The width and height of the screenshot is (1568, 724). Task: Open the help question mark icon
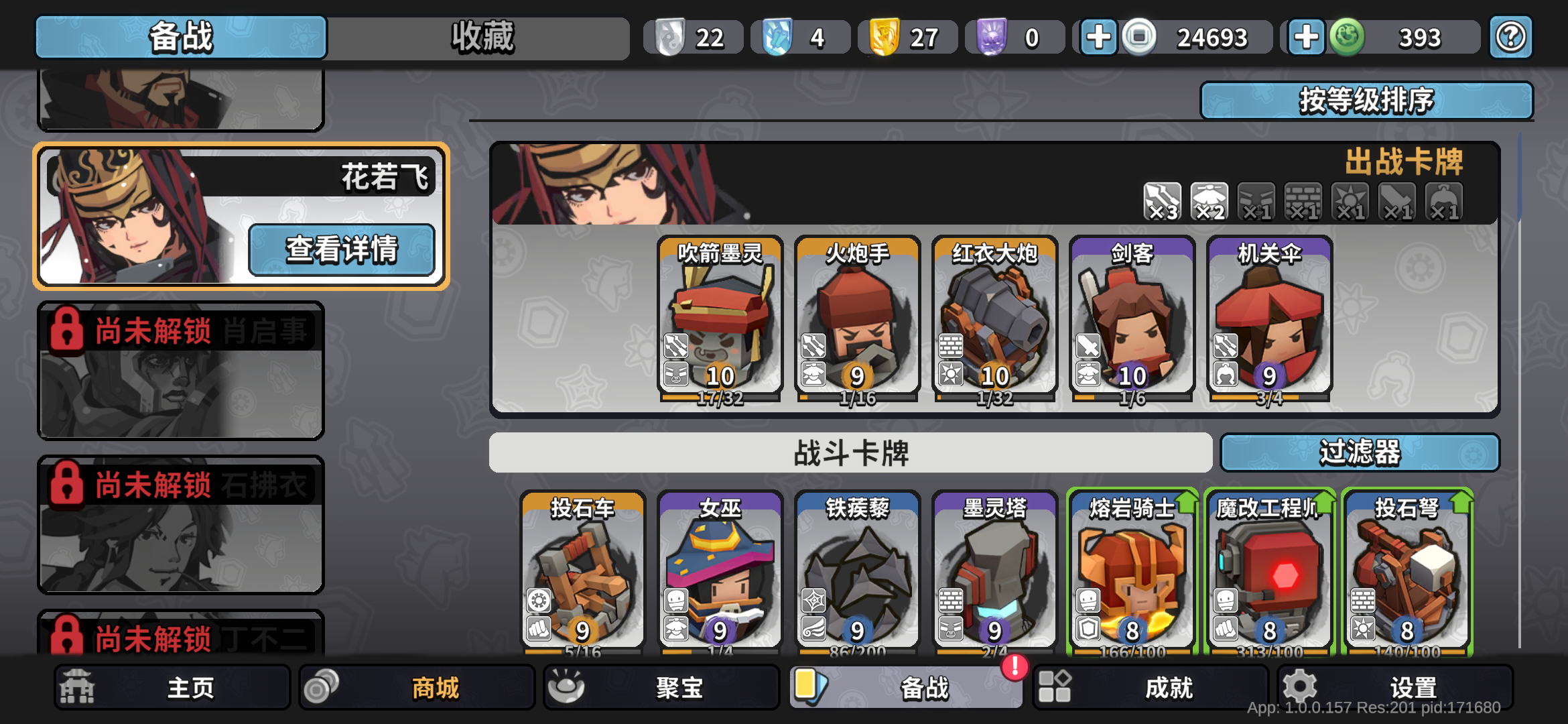[x=1510, y=37]
